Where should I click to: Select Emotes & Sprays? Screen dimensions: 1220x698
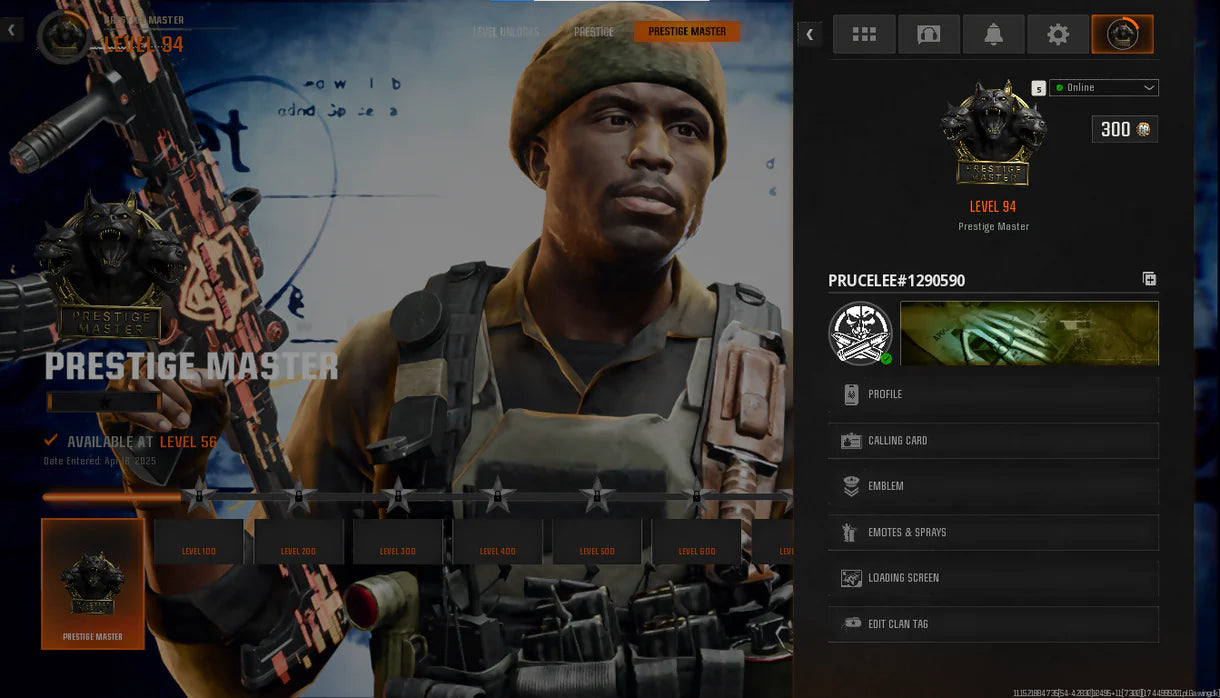click(993, 533)
